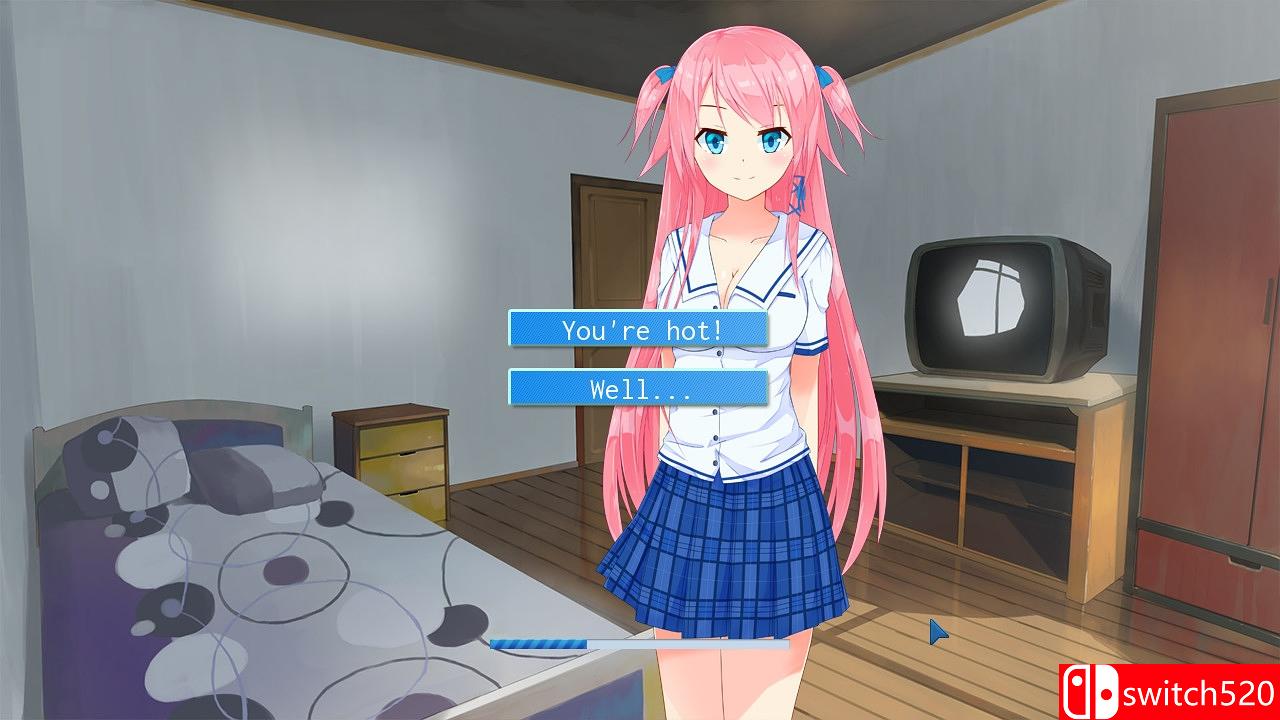Click the red switch520 banner
1280x720 pixels.
[1170, 692]
